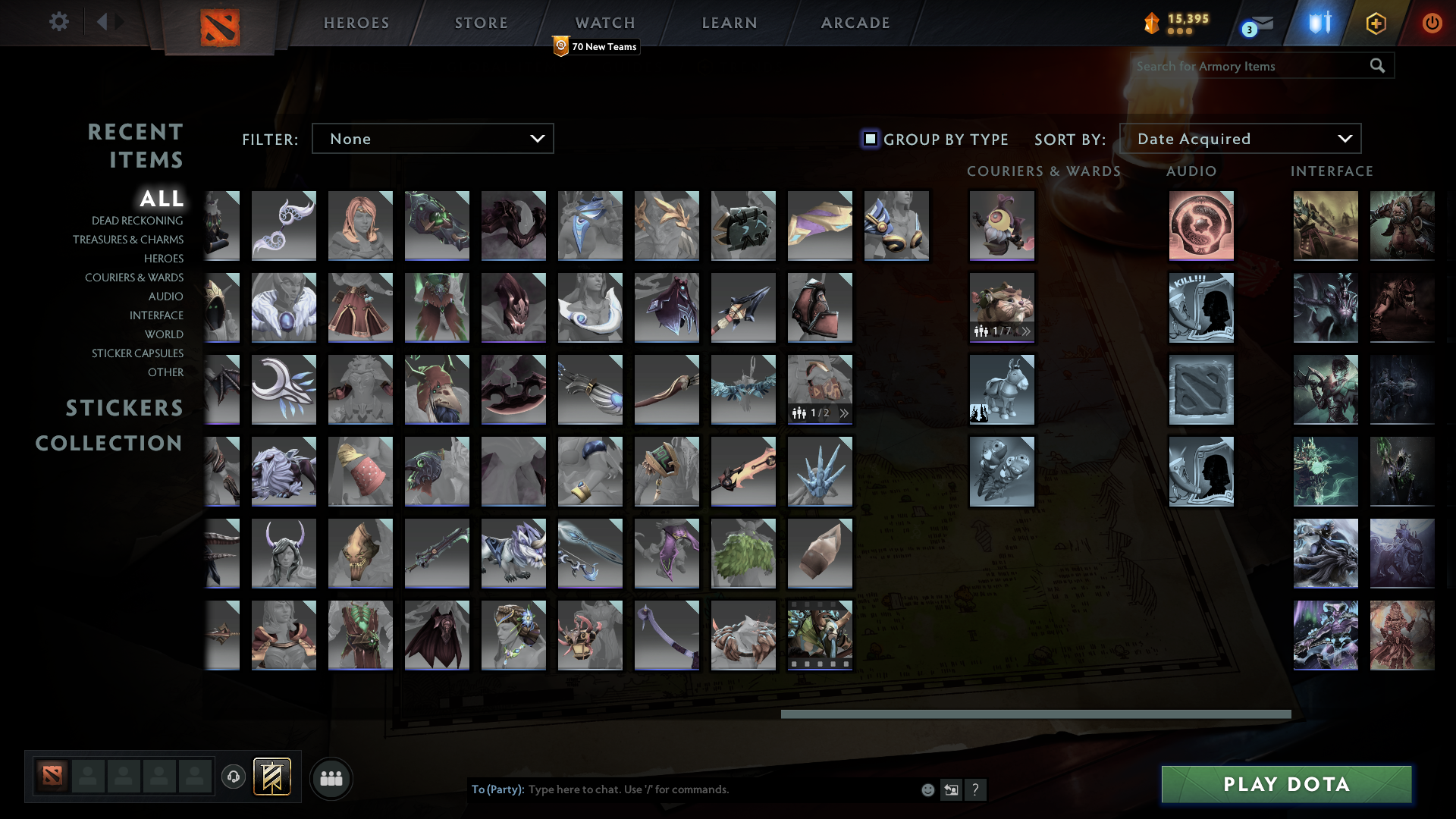Click the Dota Plus hexagon plus icon

coord(1375,23)
